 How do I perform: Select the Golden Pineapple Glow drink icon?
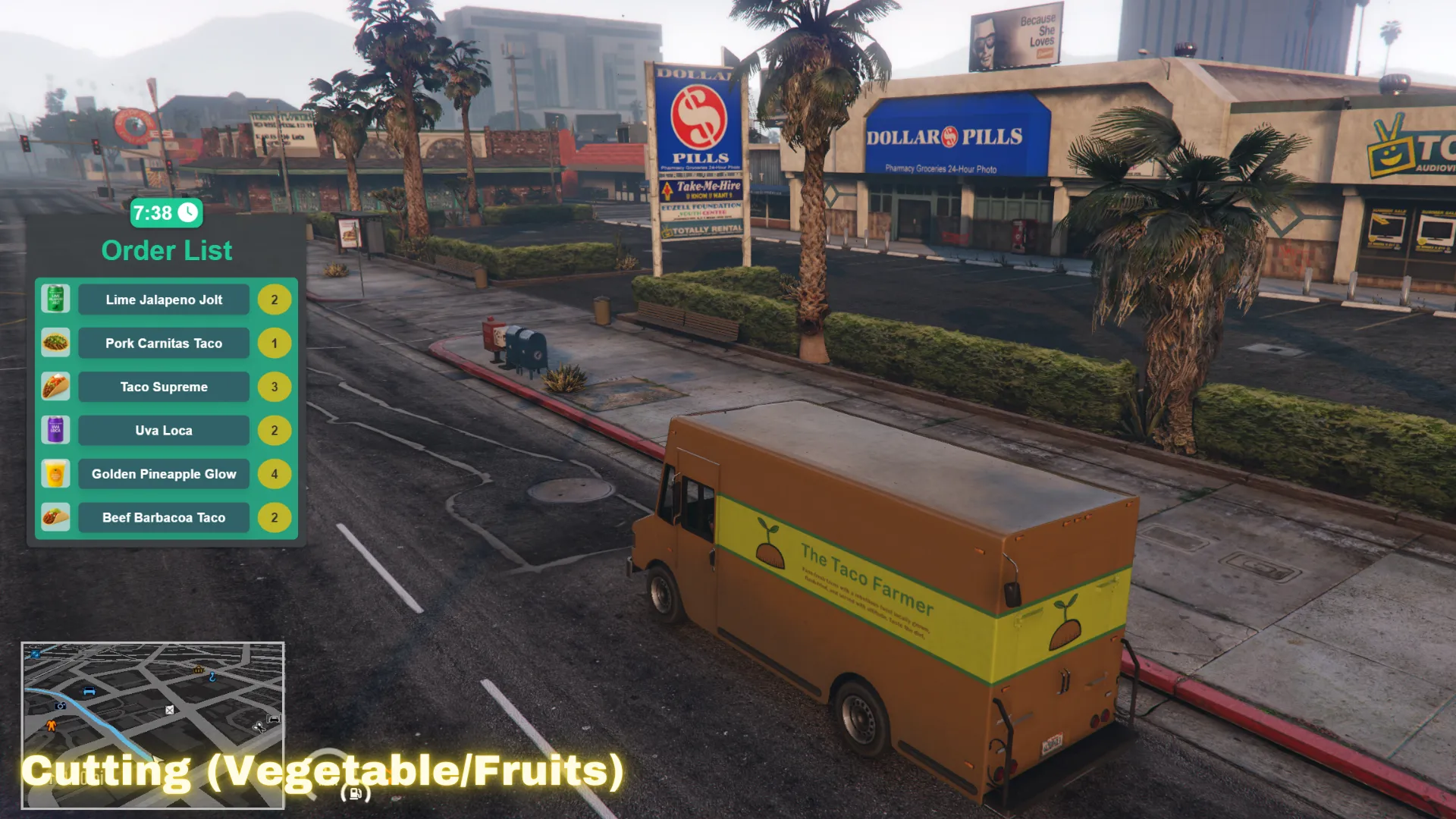click(55, 473)
